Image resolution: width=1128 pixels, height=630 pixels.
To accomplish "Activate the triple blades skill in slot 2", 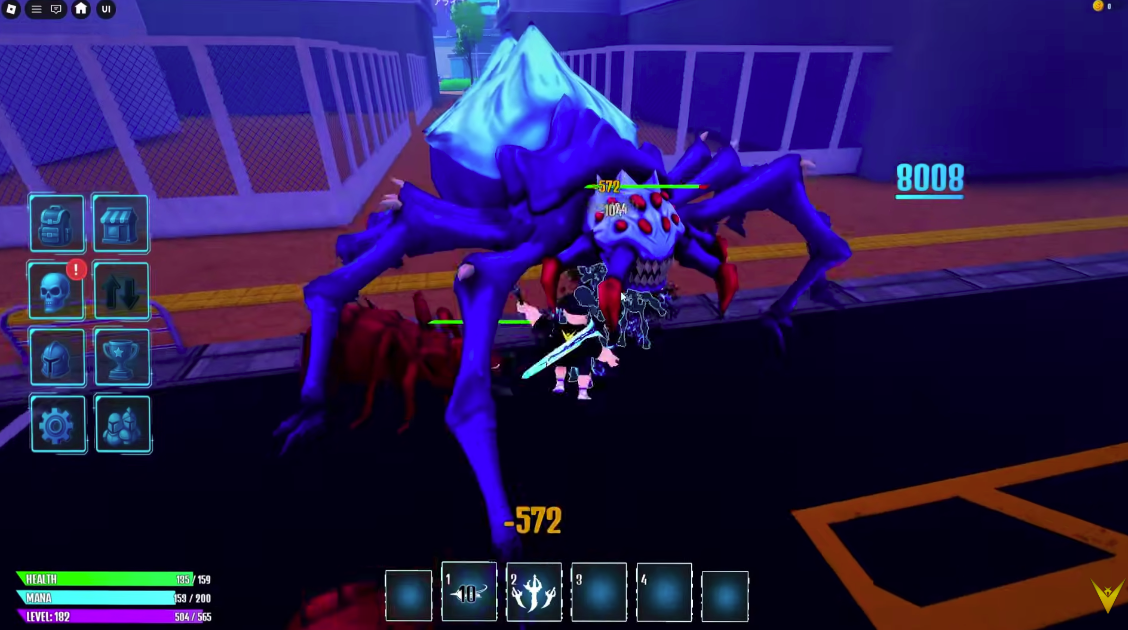I will [534, 592].
